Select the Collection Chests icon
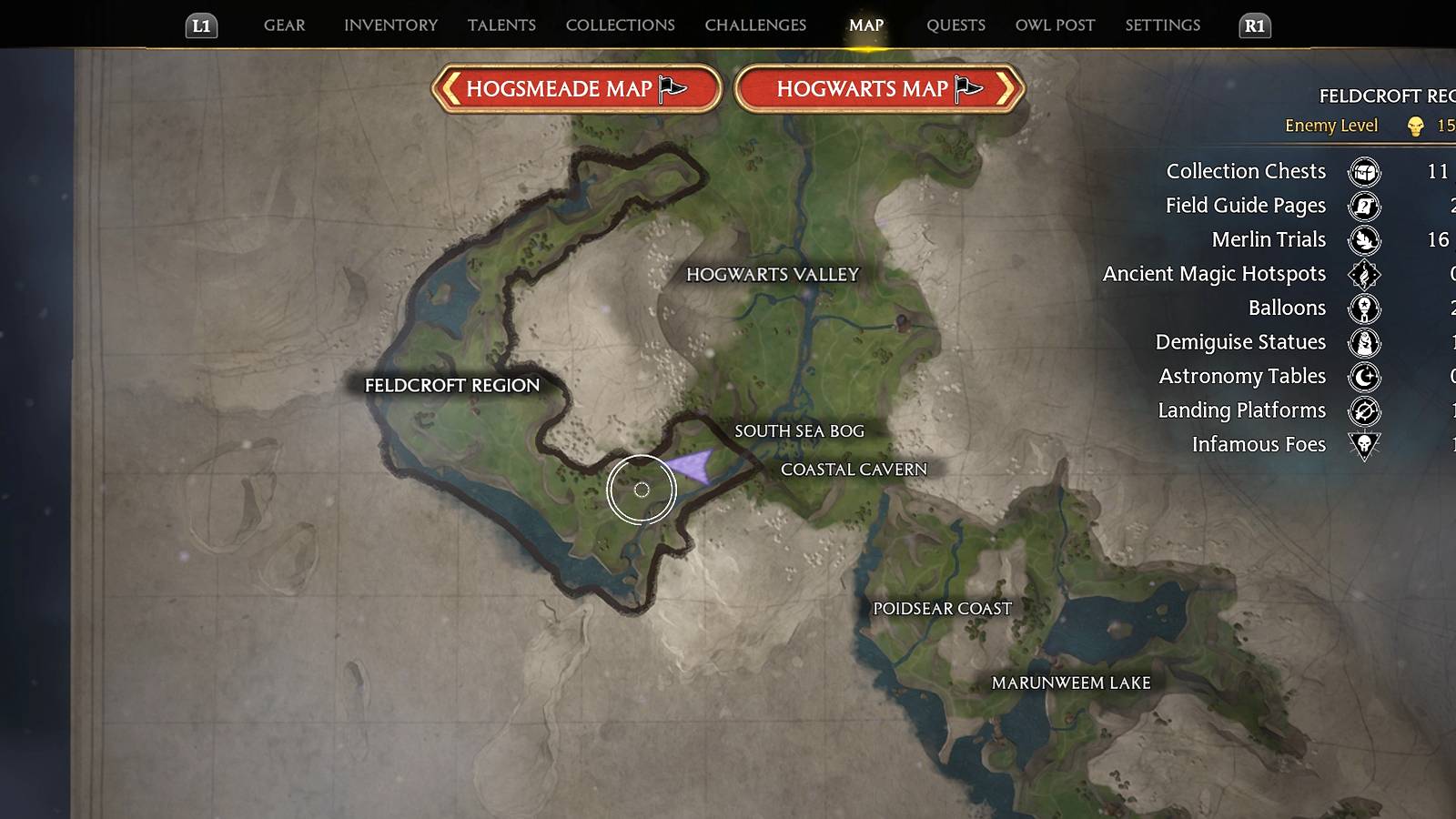The image size is (1456, 819). [1365, 172]
